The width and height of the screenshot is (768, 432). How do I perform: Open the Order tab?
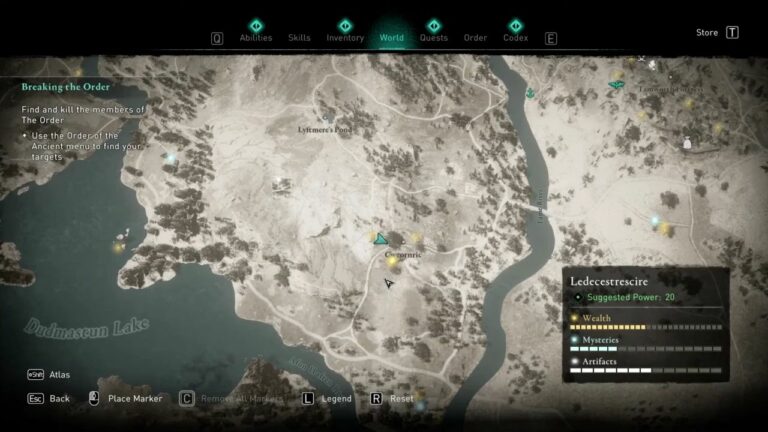(476, 38)
